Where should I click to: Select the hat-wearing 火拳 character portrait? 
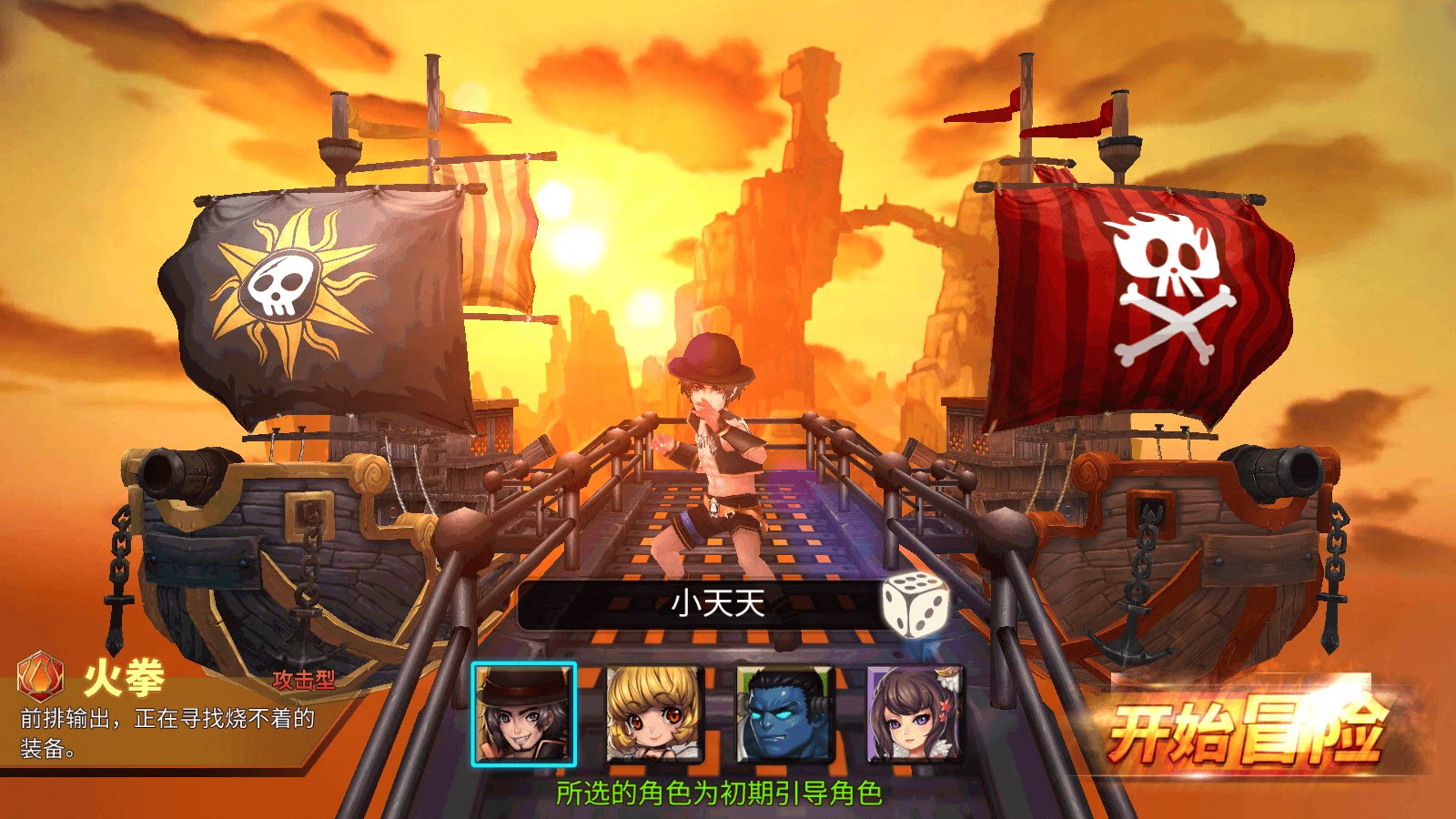pos(524,714)
